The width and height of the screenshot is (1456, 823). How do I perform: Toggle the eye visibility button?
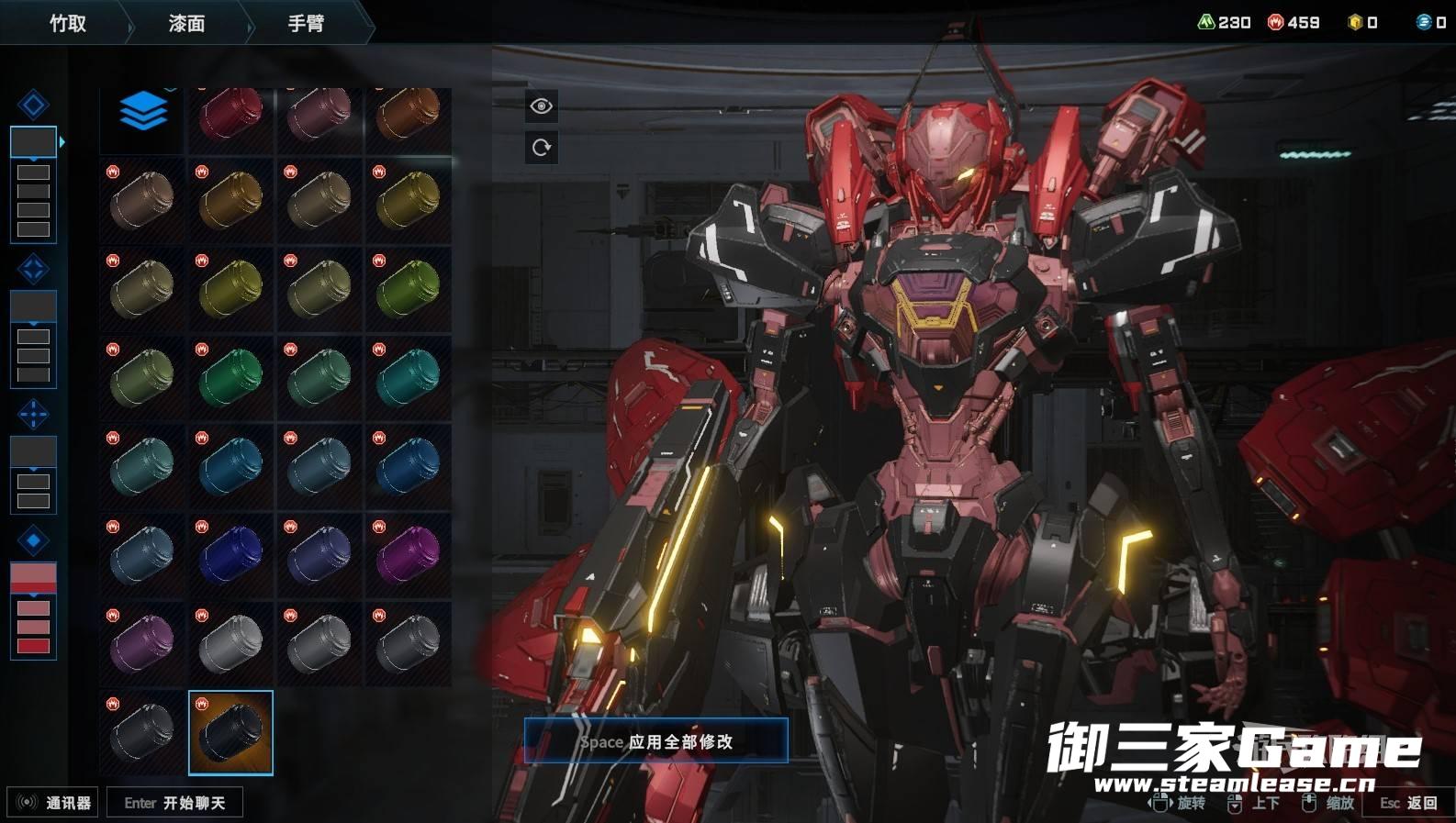click(542, 106)
